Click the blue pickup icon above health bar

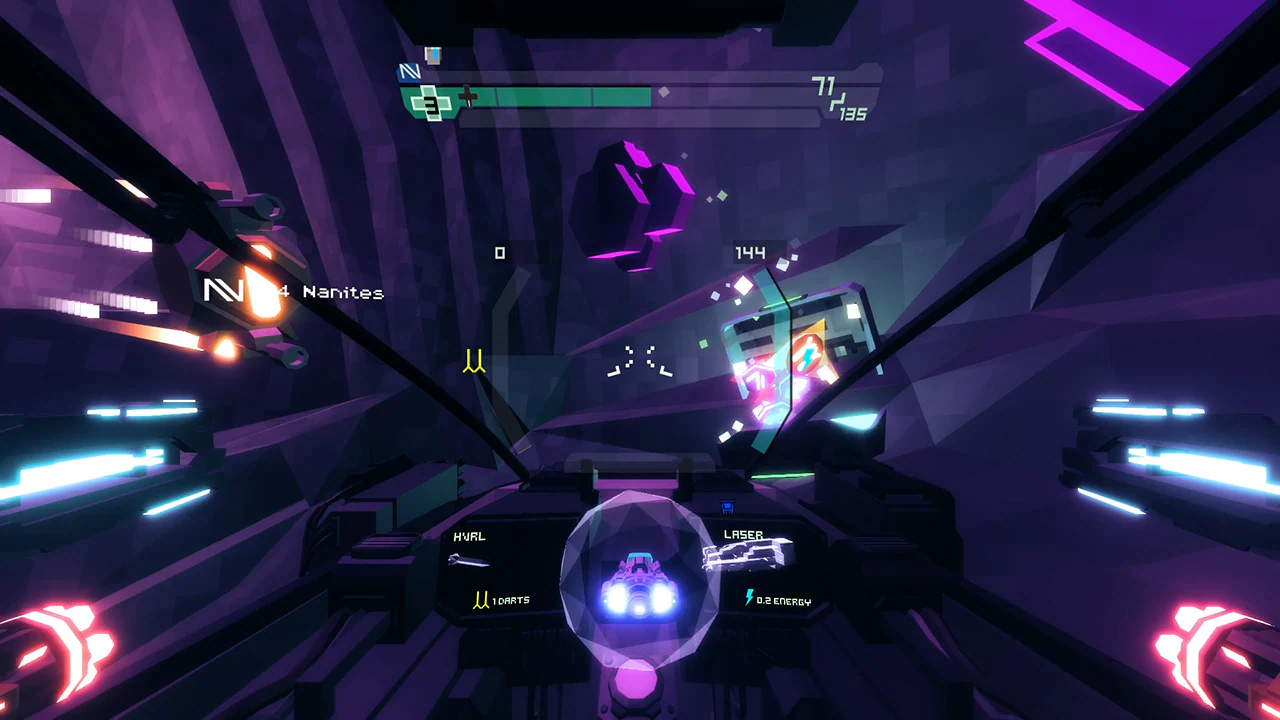[433, 55]
